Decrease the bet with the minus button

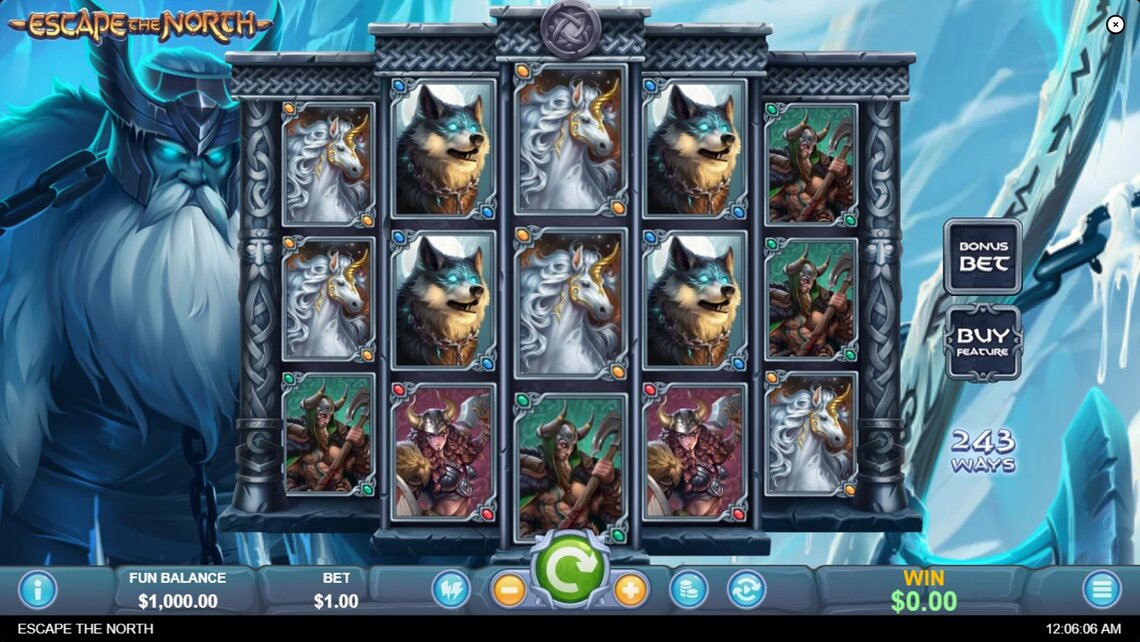tap(509, 589)
